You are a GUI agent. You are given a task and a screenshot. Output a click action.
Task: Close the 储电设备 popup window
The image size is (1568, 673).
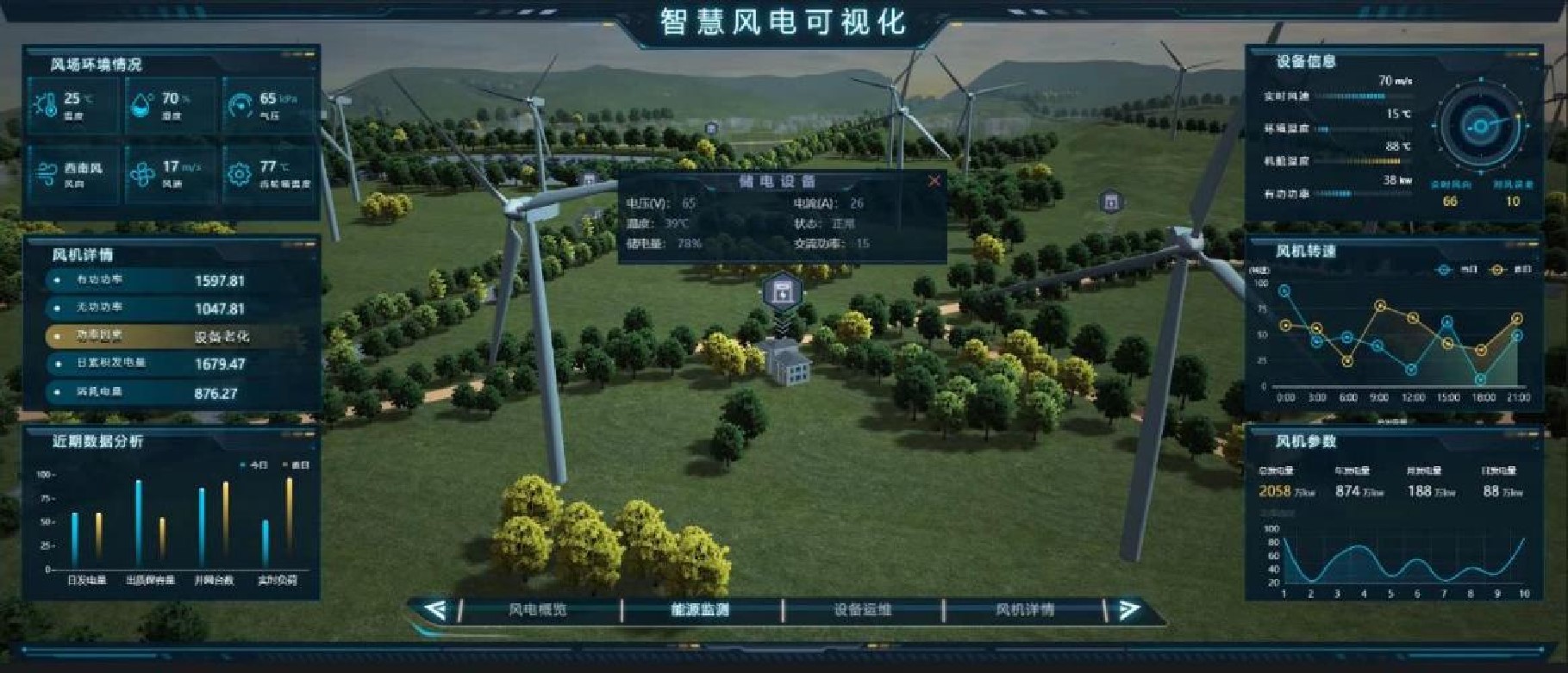click(x=934, y=181)
